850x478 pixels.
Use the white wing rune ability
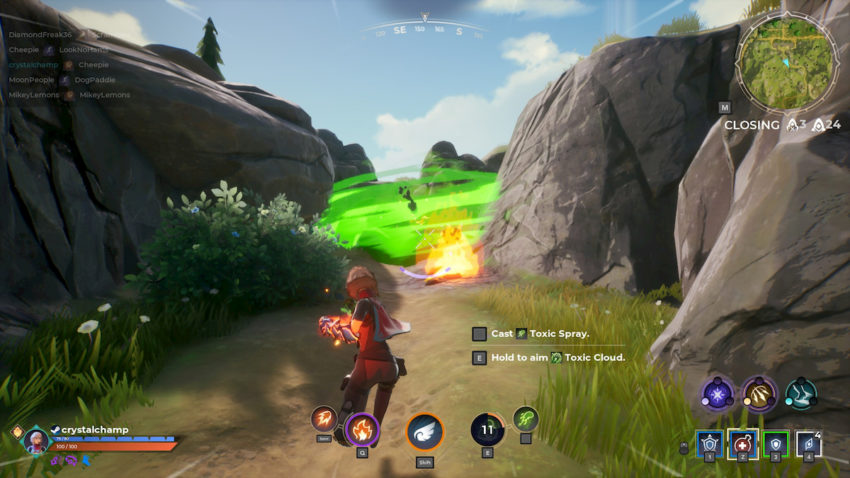click(x=425, y=432)
